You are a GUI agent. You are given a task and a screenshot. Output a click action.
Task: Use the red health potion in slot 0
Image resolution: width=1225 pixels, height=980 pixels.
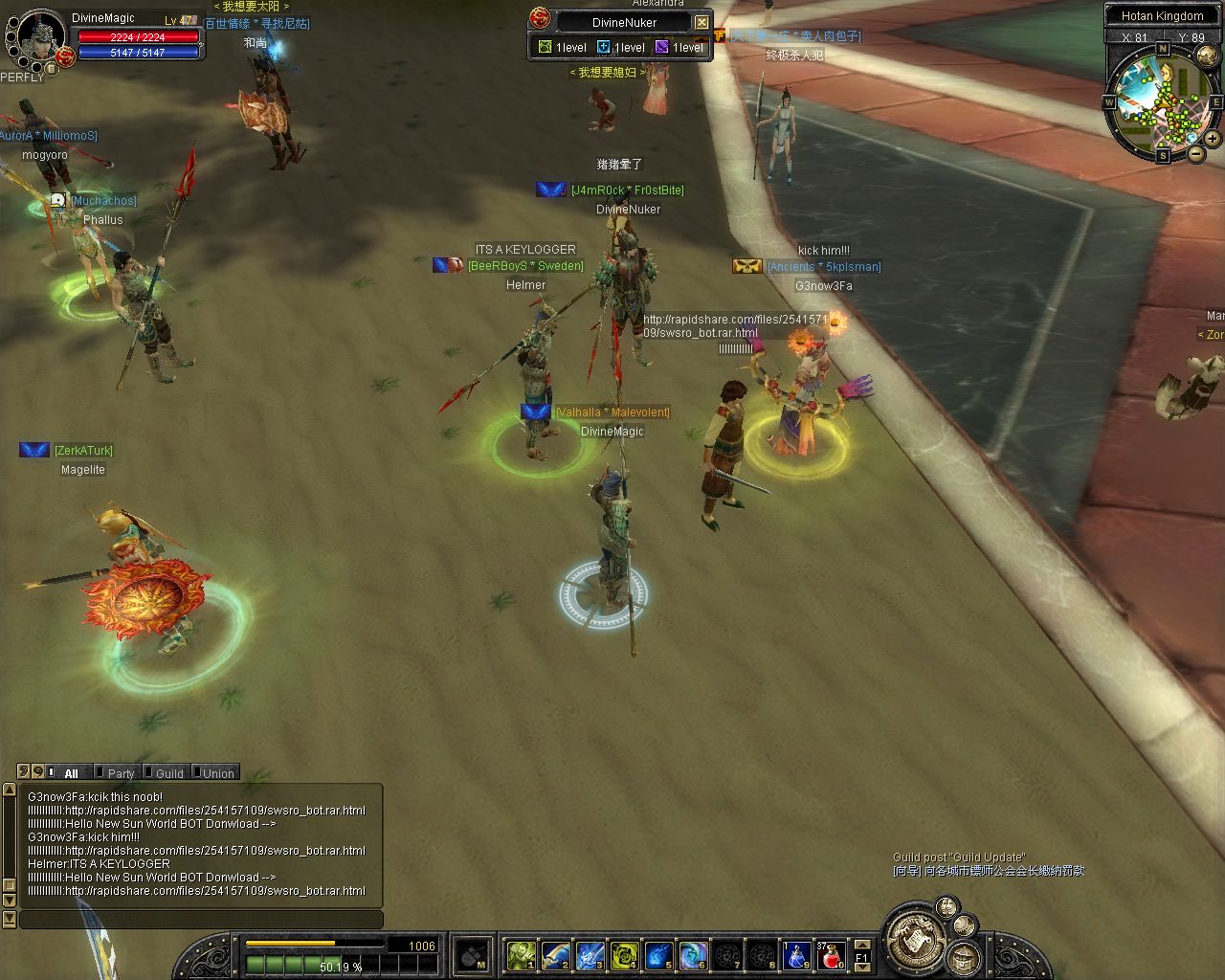pos(833,955)
